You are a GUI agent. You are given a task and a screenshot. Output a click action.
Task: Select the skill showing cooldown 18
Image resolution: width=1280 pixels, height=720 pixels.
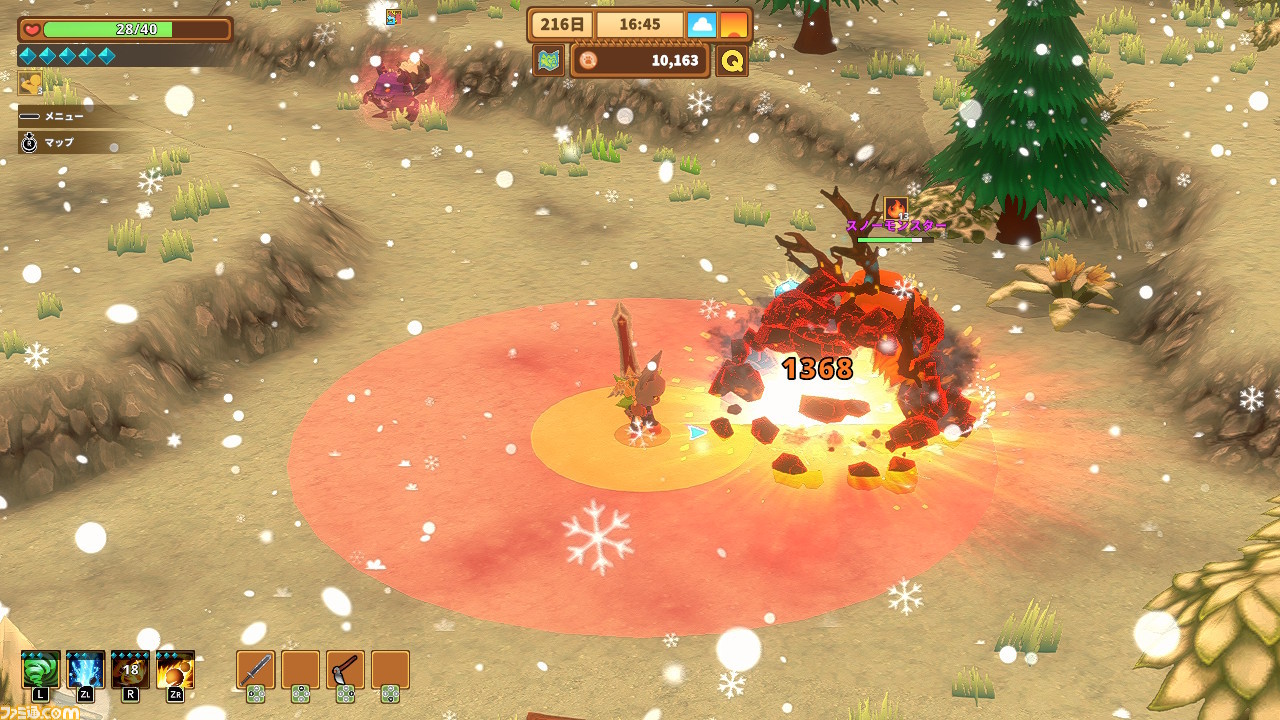point(131,669)
